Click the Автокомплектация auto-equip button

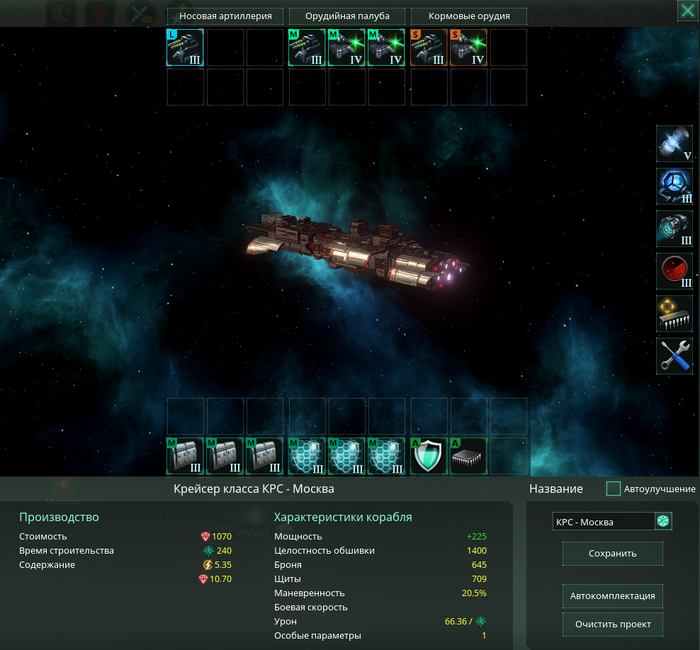(x=612, y=596)
